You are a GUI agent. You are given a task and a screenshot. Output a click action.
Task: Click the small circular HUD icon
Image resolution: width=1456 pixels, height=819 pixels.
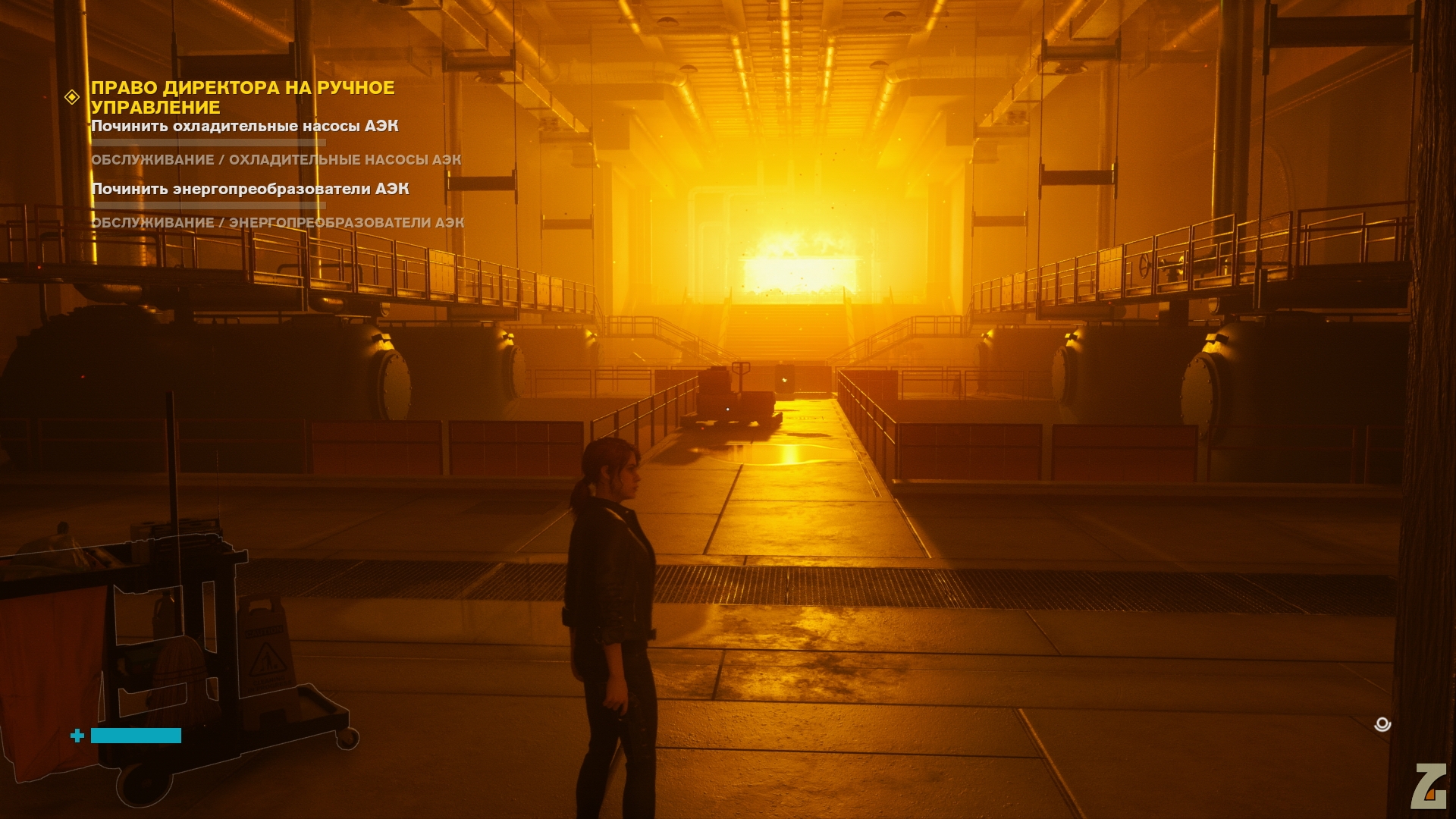coord(1382,724)
